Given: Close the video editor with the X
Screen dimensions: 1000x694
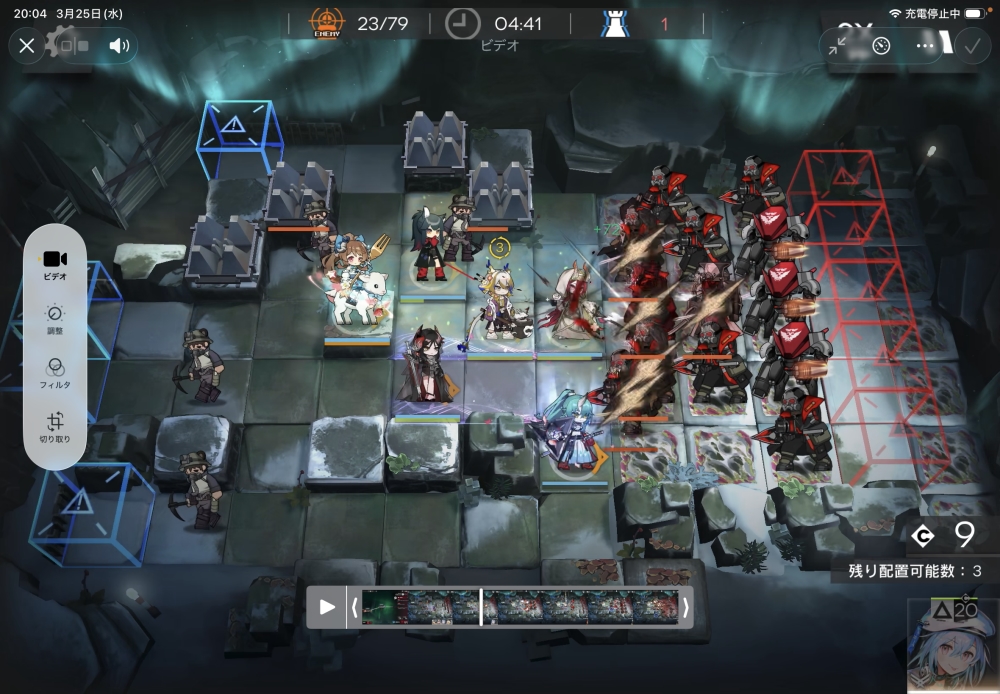Looking at the screenshot, I should coord(27,45).
